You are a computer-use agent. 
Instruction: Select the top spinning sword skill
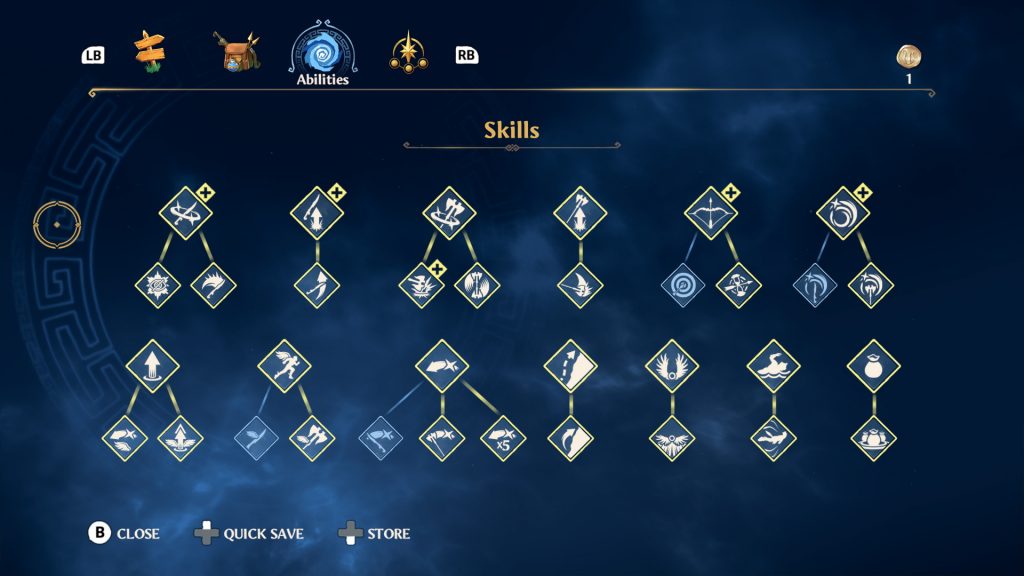click(x=186, y=213)
